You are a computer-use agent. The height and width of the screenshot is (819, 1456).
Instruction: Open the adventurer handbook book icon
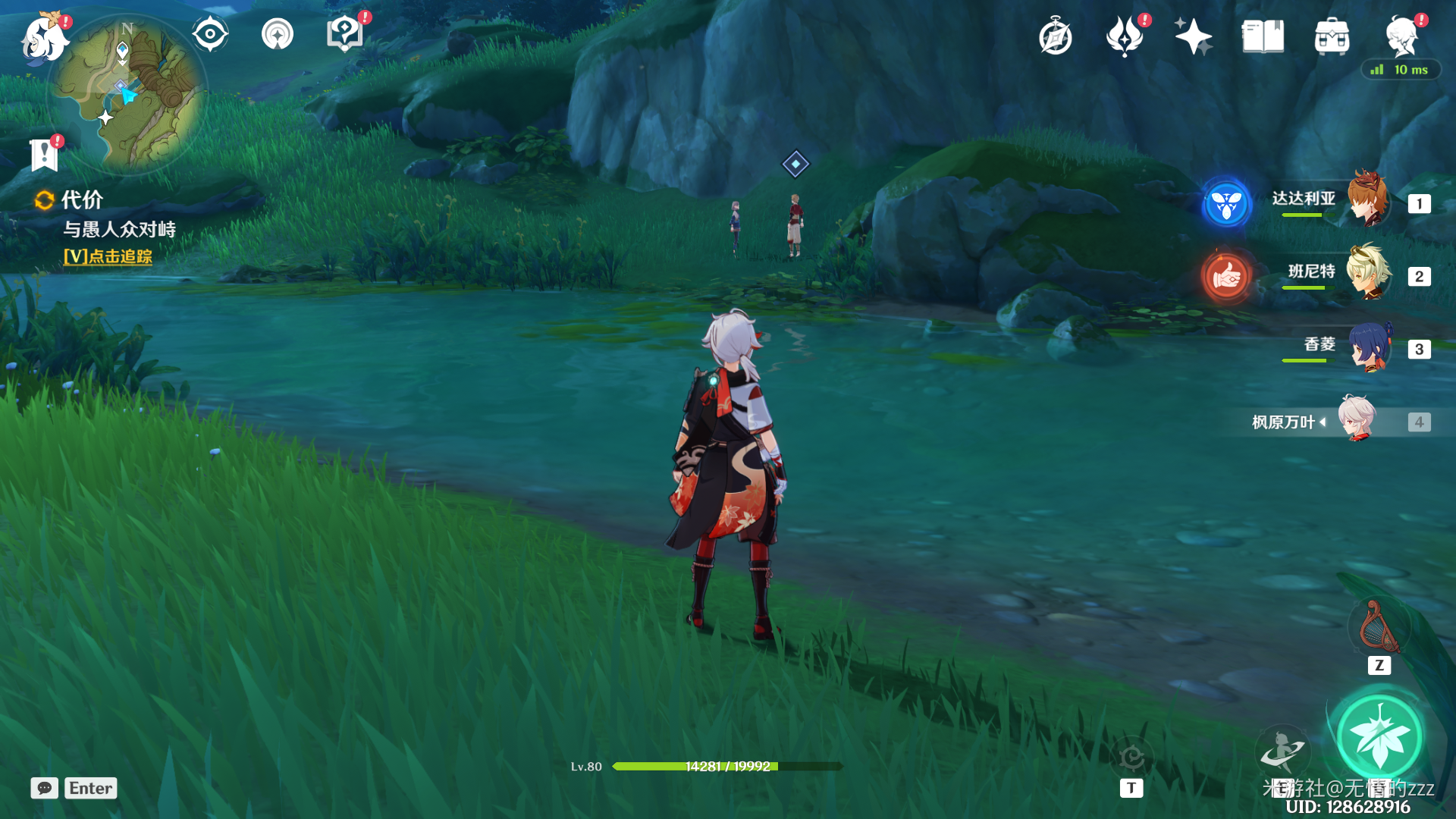pyautogui.click(x=1263, y=36)
